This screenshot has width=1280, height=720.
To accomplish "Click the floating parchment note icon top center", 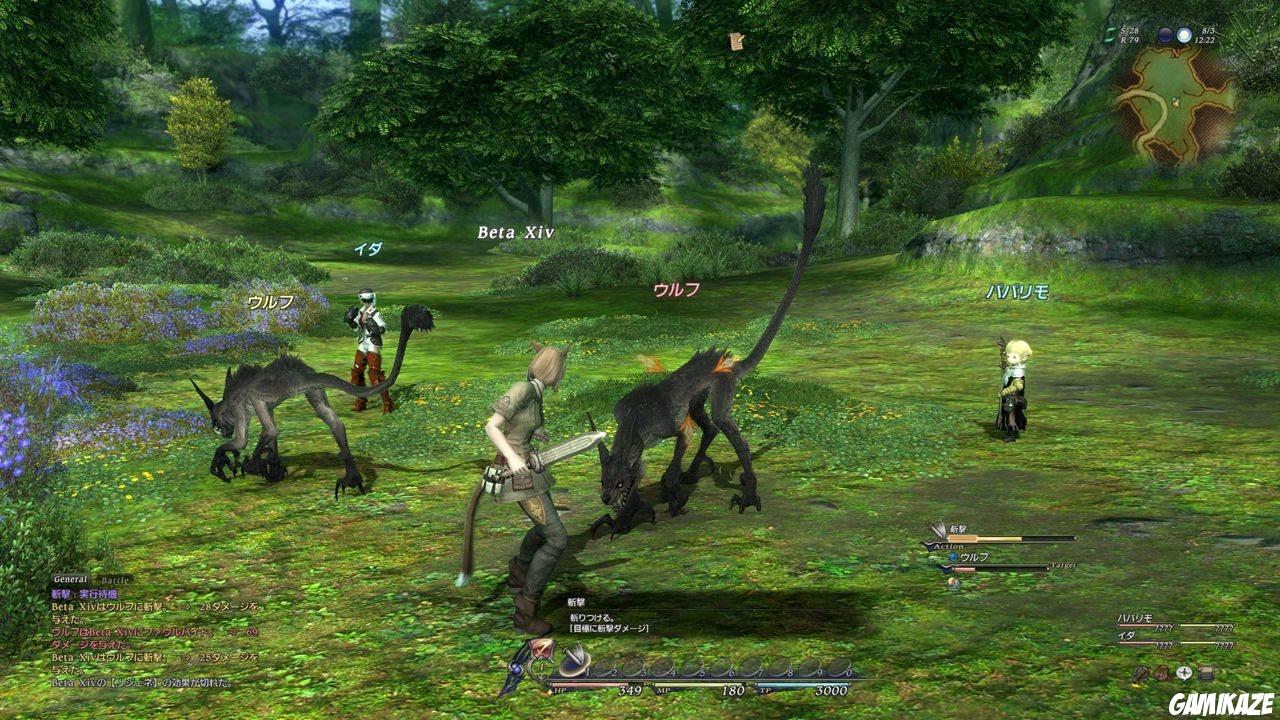I will pos(735,41).
